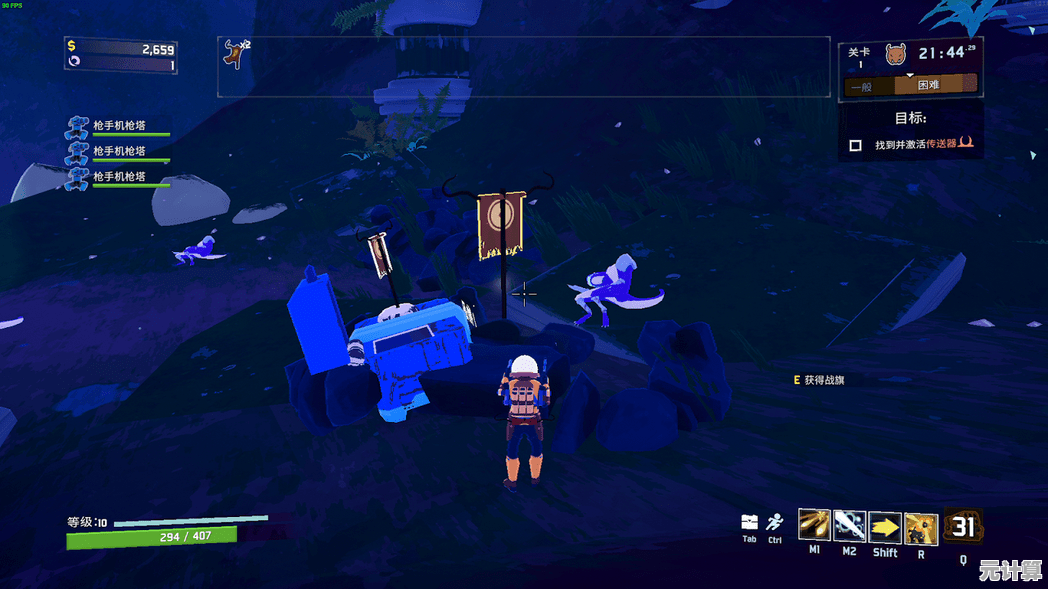Trigger the Shift yellow arrow dash skill
Screen dimensions: 1048x589
pyautogui.click(x=885, y=526)
